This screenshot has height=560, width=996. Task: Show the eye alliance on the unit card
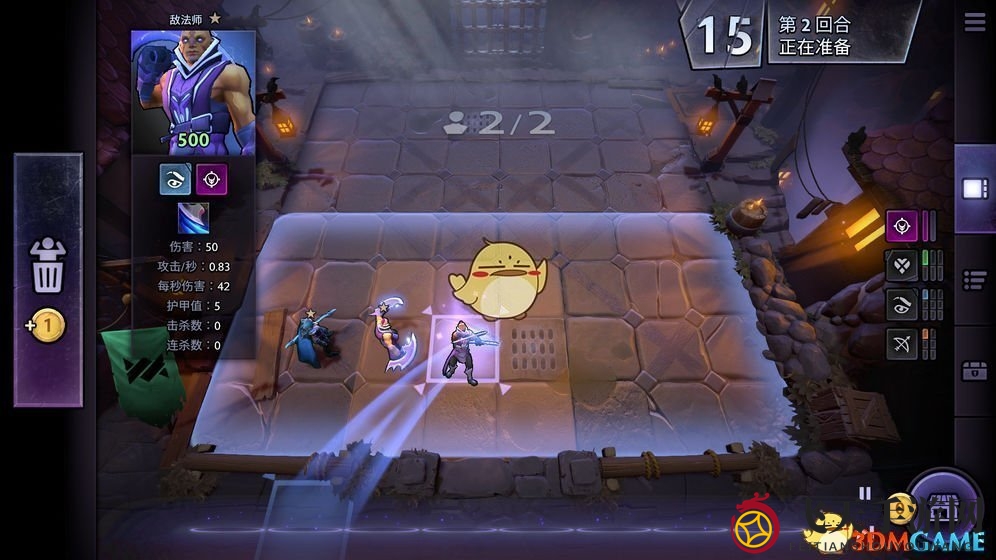pyautogui.click(x=175, y=179)
